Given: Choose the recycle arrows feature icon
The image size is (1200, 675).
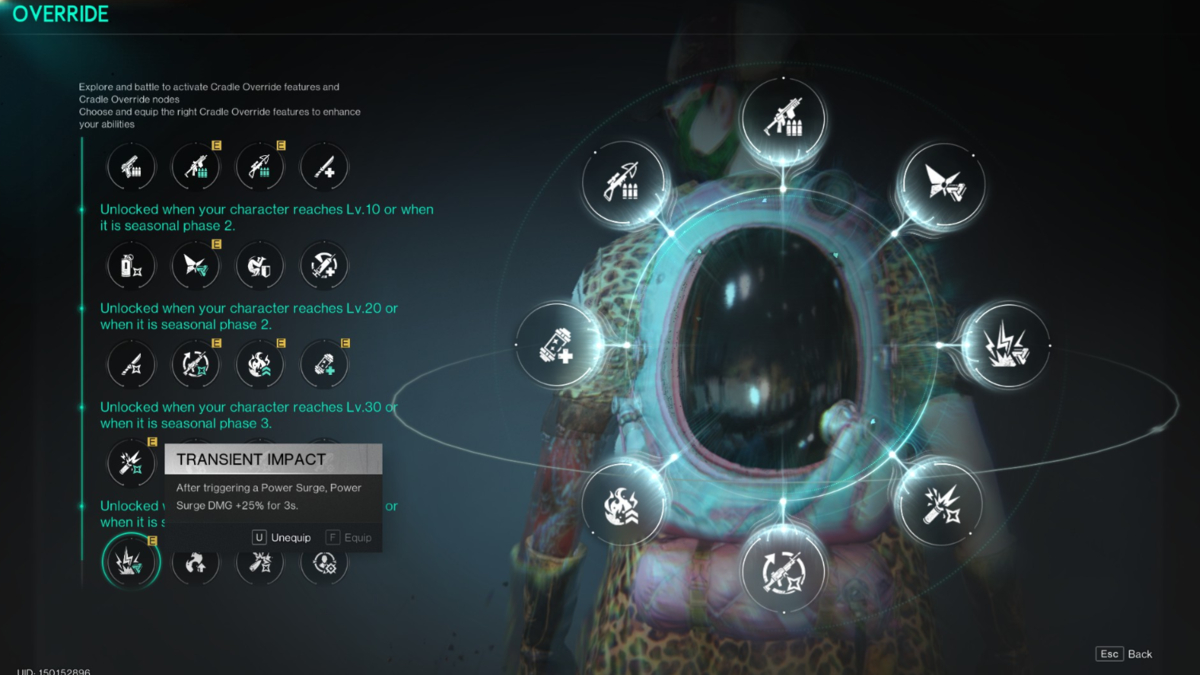Looking at the screenshot, I should click(196, 563).
